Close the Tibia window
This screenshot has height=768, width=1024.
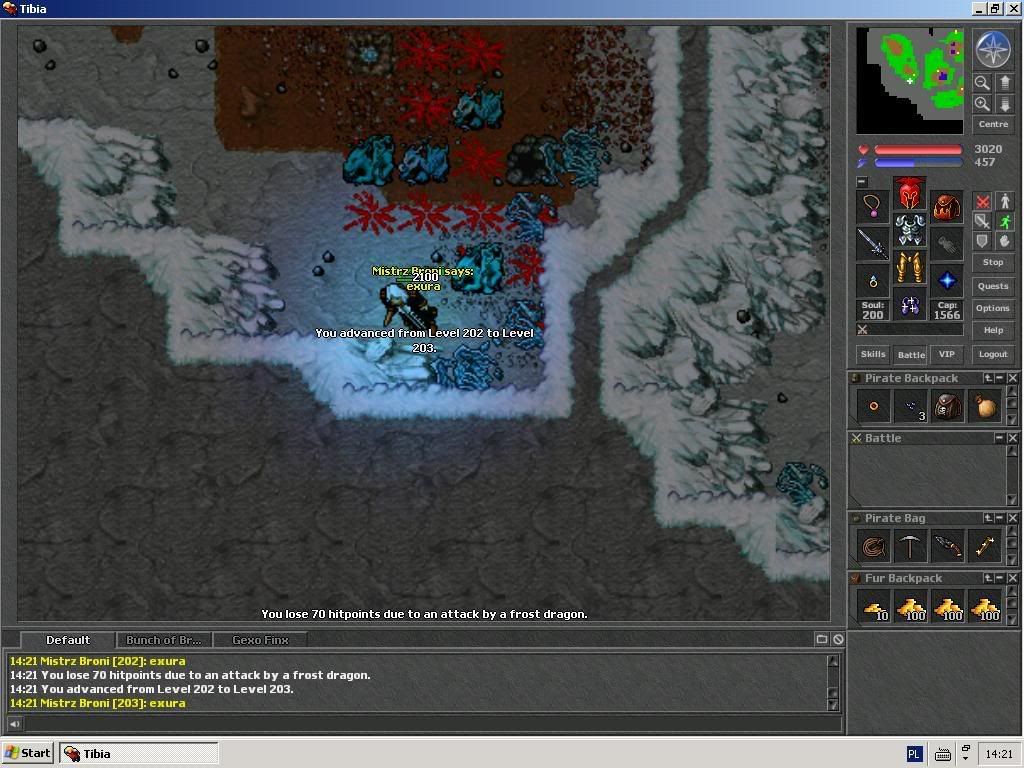tap(1013, 9)
